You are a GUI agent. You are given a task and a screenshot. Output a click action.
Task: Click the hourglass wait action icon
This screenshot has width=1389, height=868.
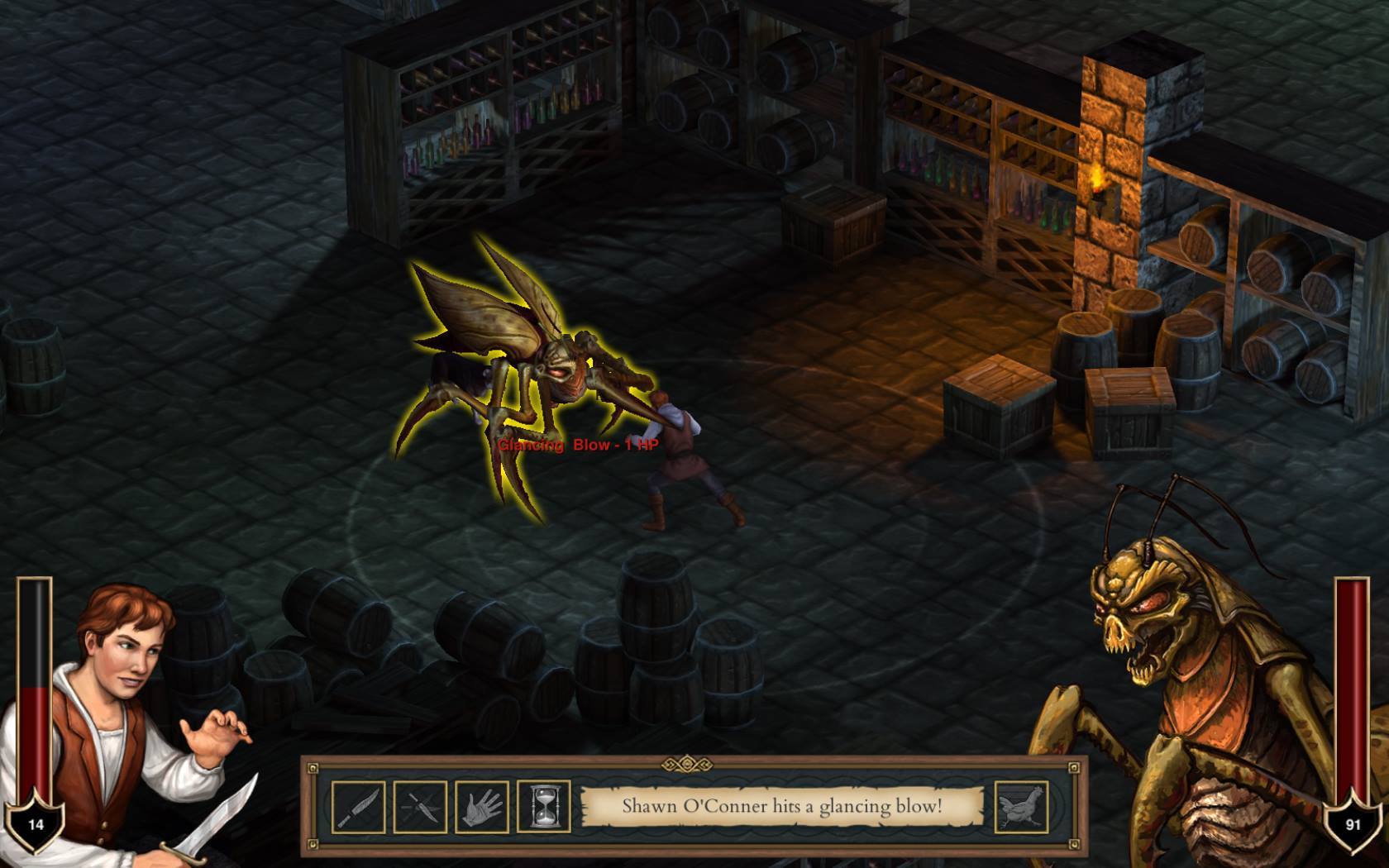539,806
